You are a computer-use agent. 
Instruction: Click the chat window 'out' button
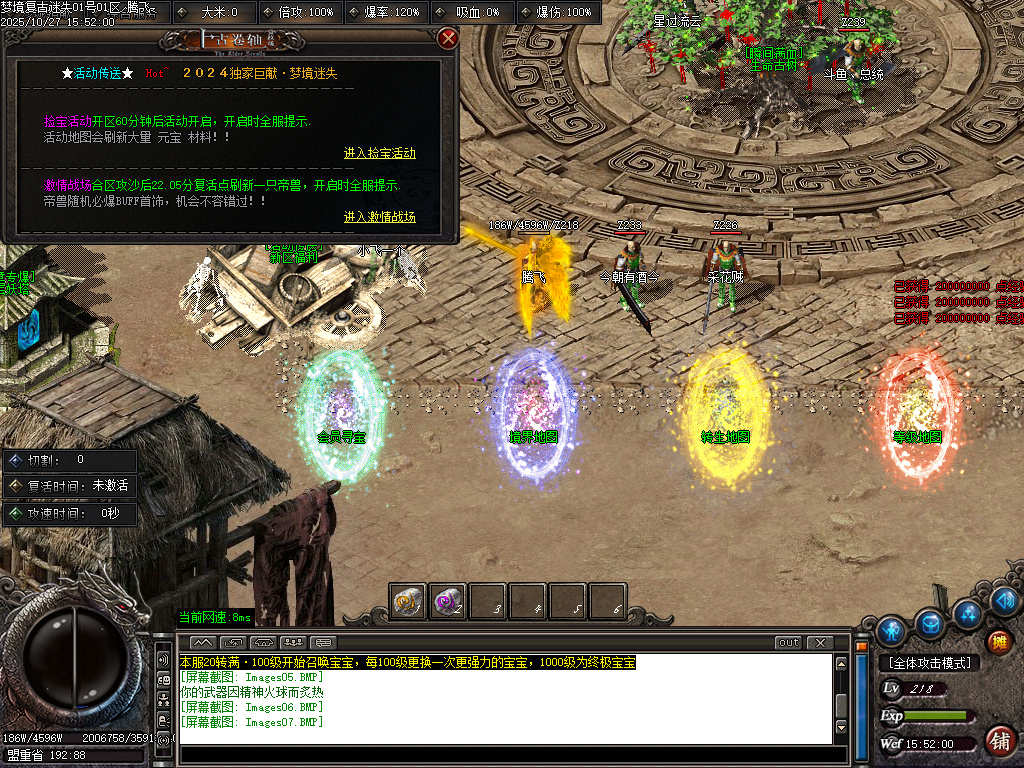(789, 642)
